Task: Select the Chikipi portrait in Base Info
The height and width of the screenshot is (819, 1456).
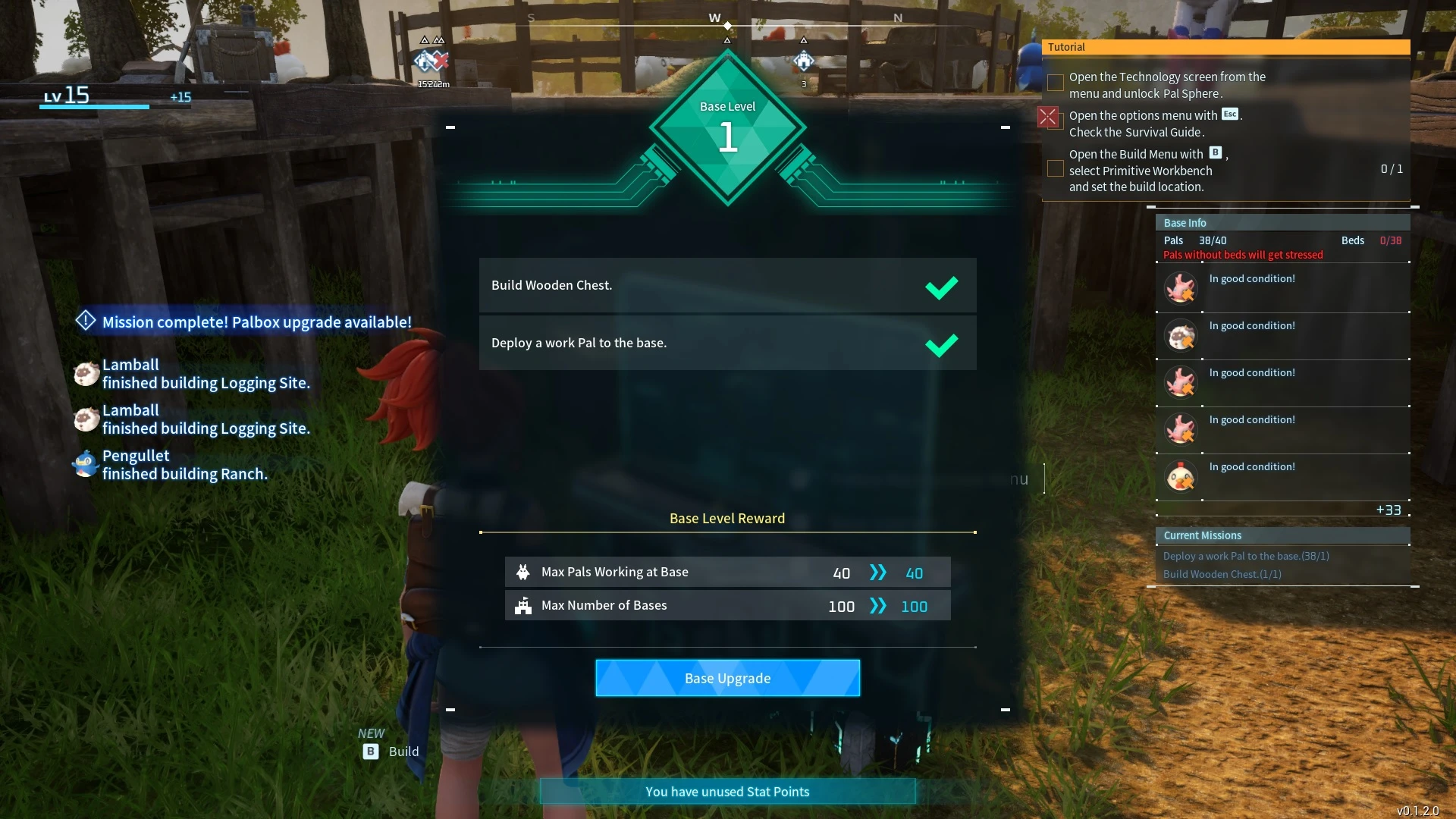Action: pyautogui.click(x=1181, y=476)
